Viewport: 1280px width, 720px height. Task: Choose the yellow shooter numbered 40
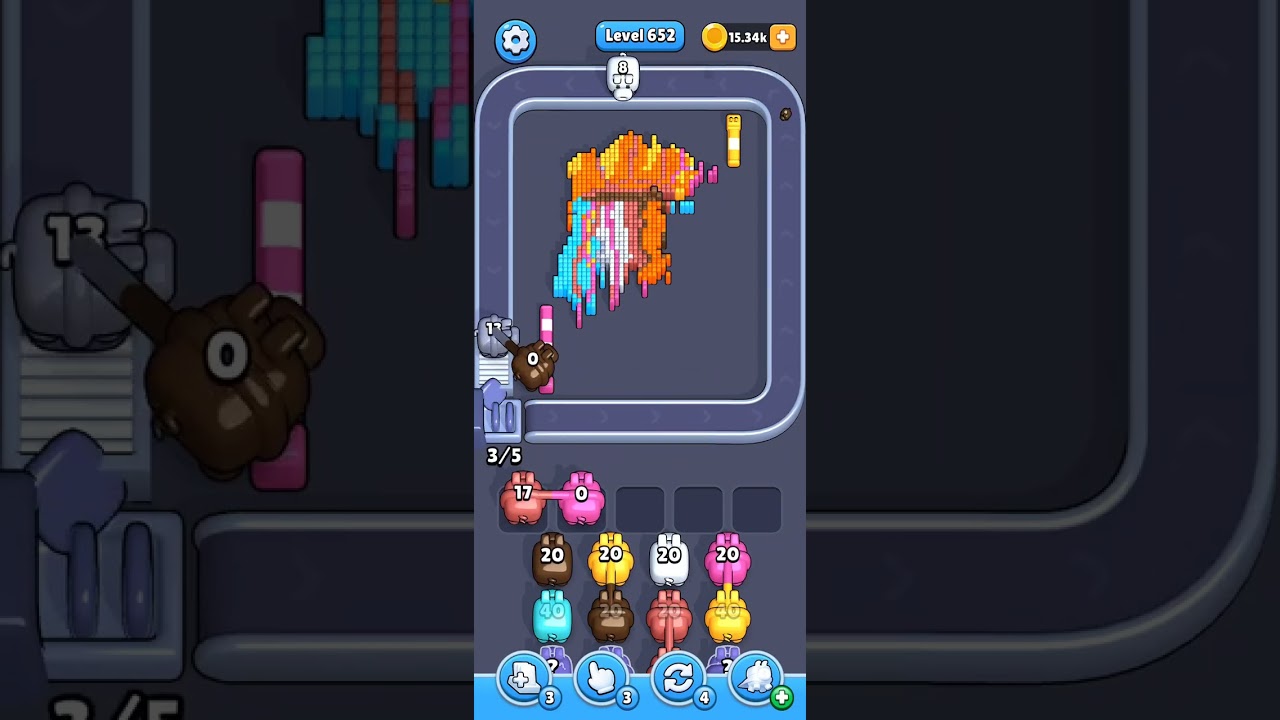pos(727,616)
